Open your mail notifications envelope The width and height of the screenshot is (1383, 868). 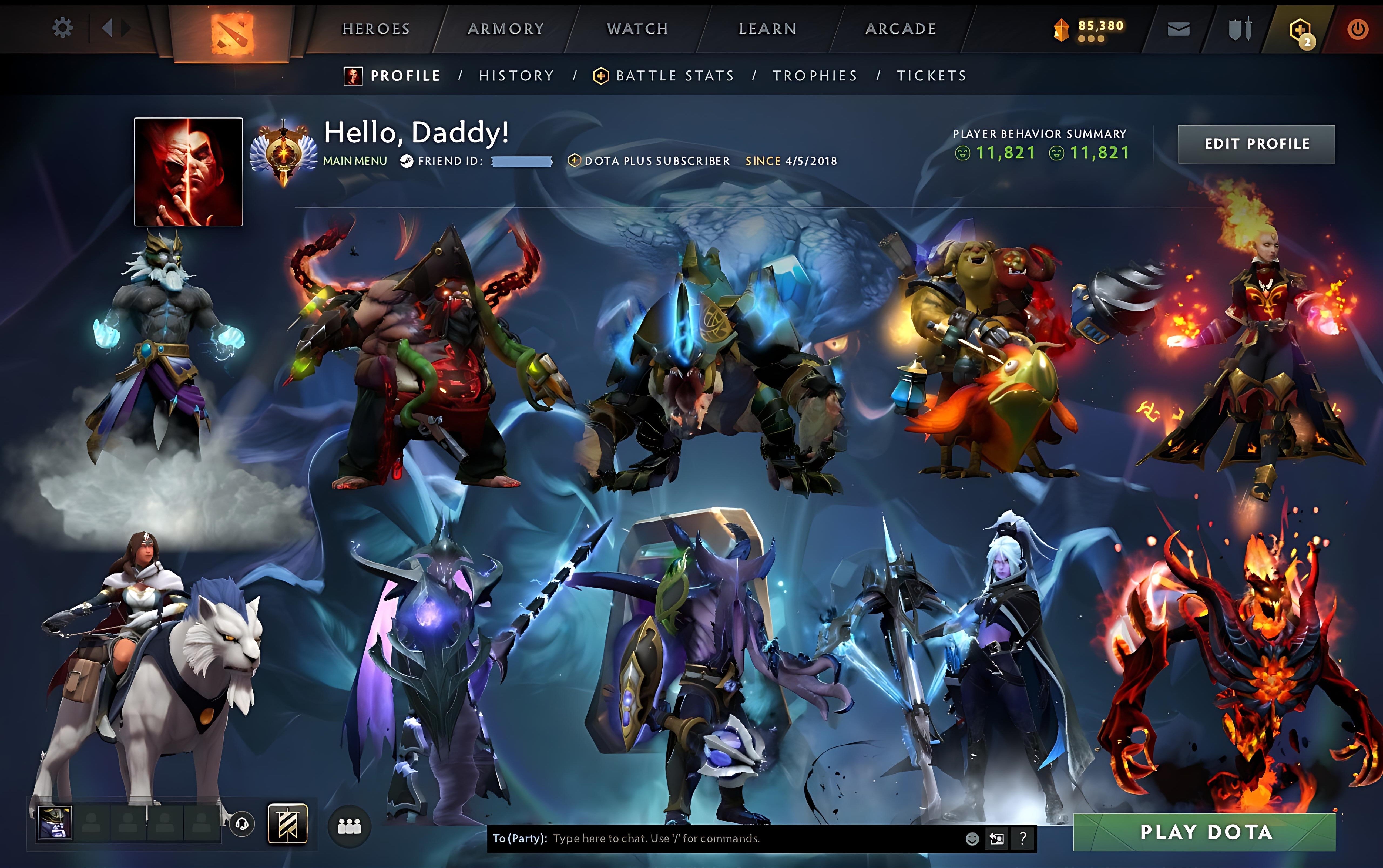pos(1179,28)
